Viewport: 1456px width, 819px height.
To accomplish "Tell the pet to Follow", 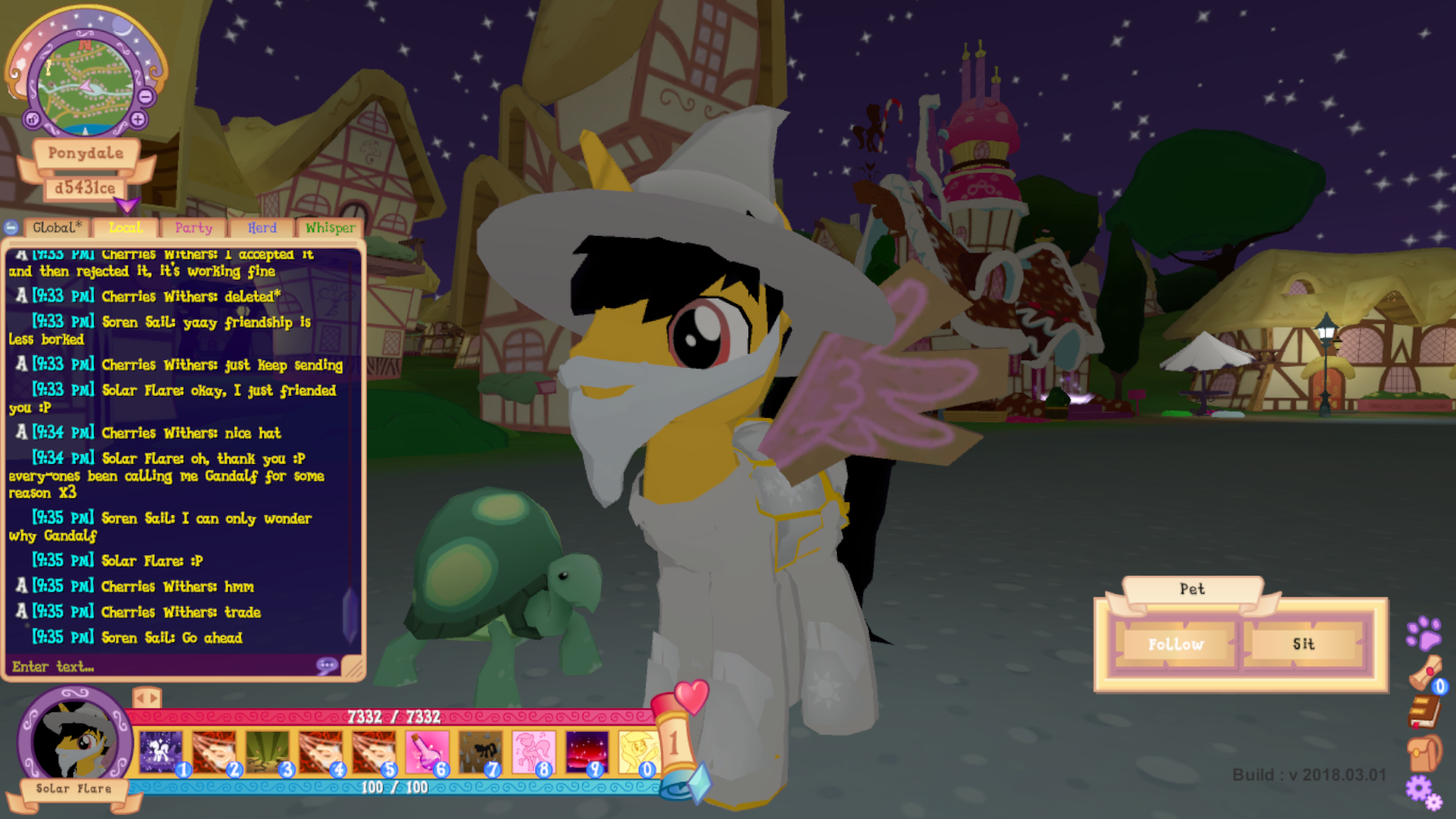I will (1175, 645).
